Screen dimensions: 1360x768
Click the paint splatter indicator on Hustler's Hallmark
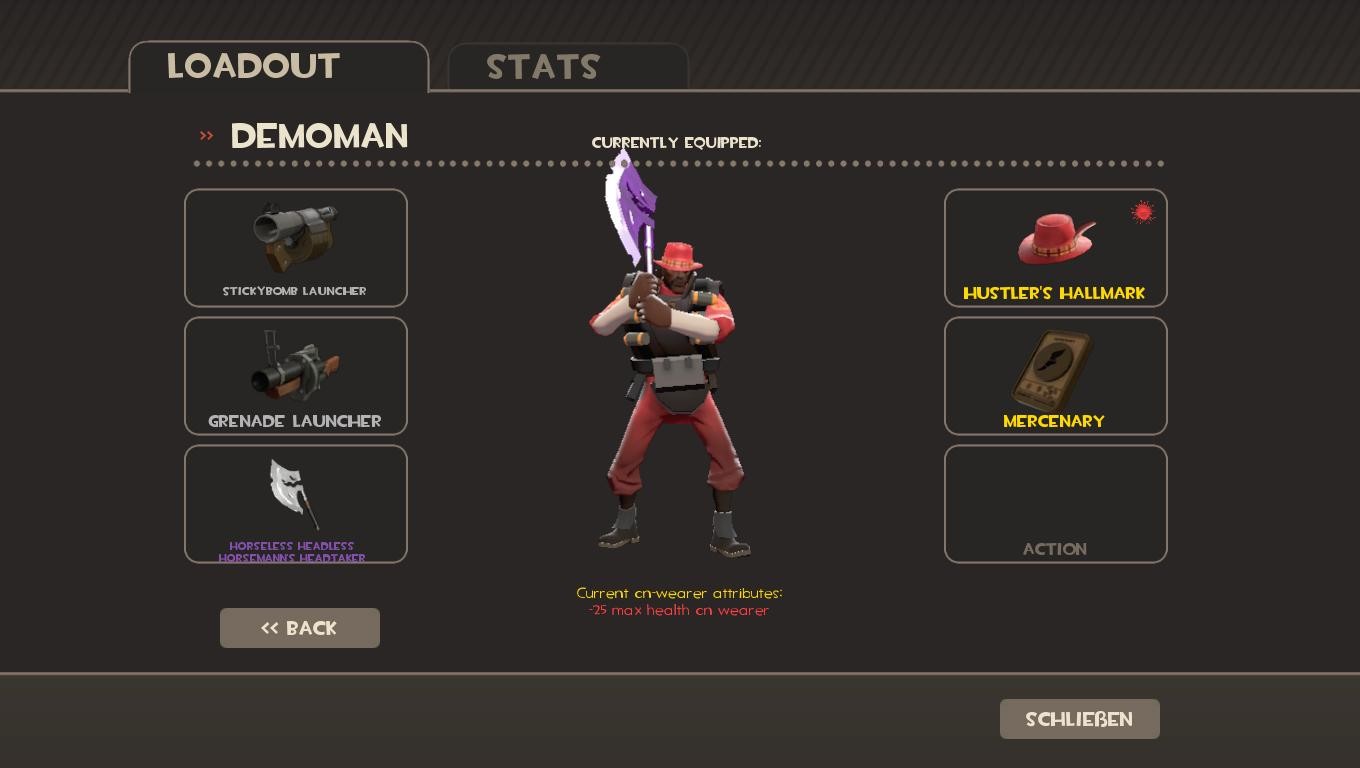pyautogui.click(x=1142, y=211)
